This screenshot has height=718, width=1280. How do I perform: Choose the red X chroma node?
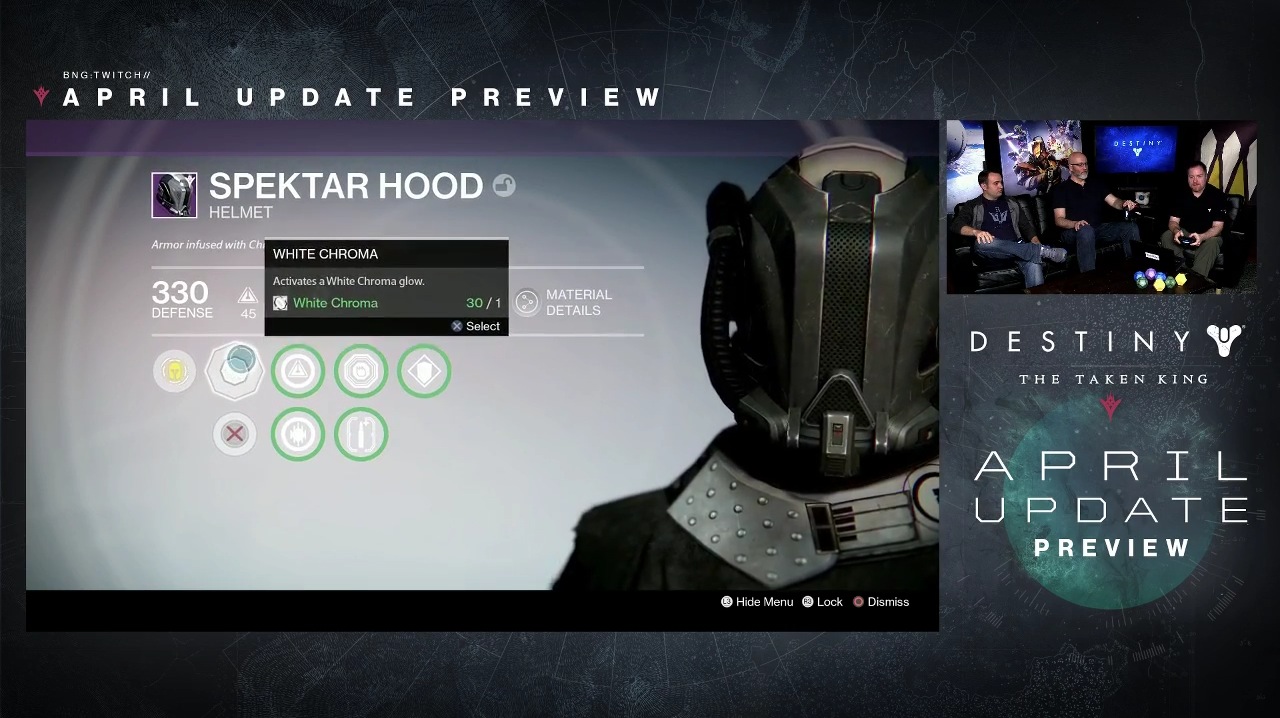point(235,434)
